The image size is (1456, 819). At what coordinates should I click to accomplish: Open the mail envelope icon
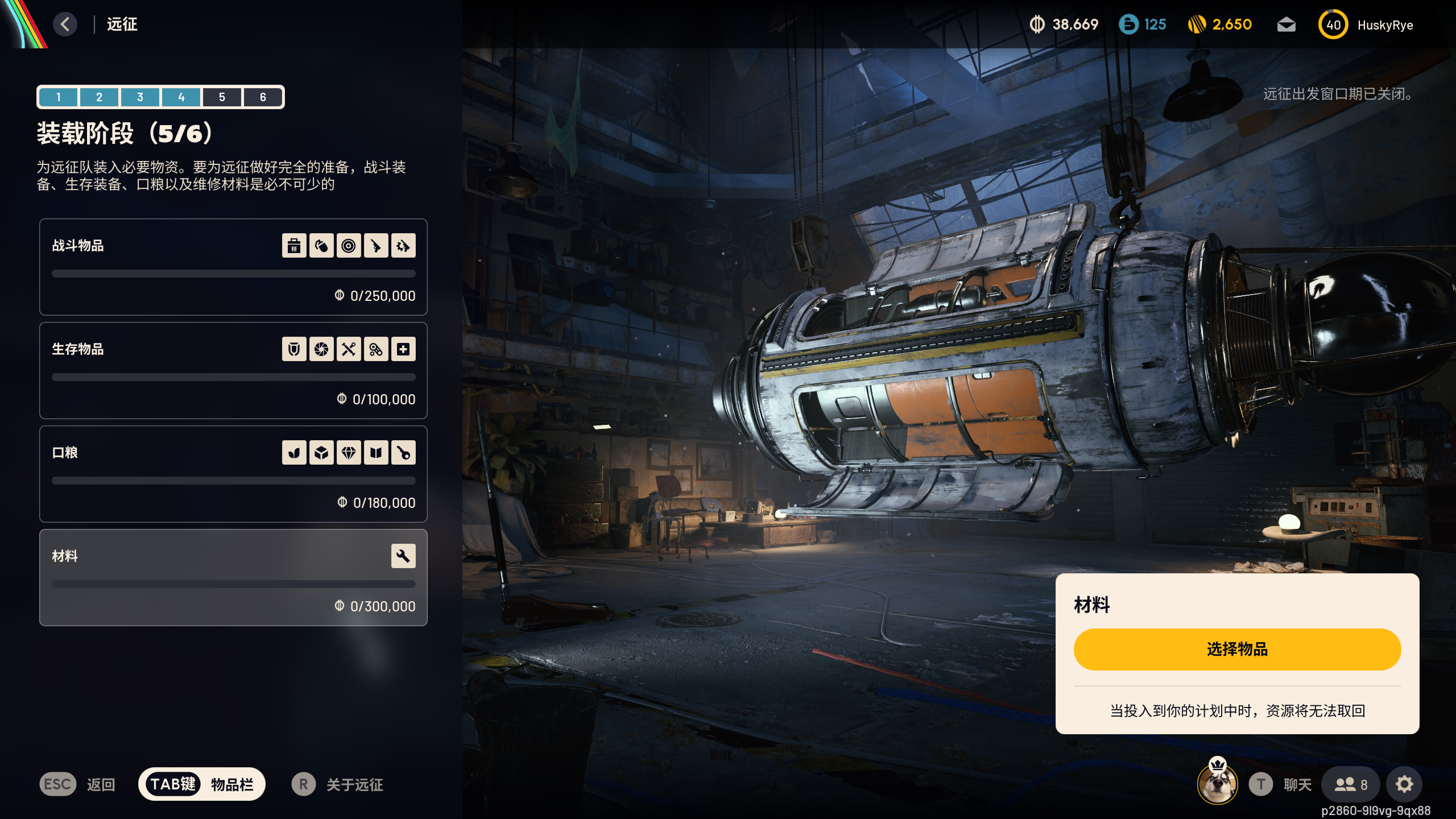click(x=1286, y=24)
